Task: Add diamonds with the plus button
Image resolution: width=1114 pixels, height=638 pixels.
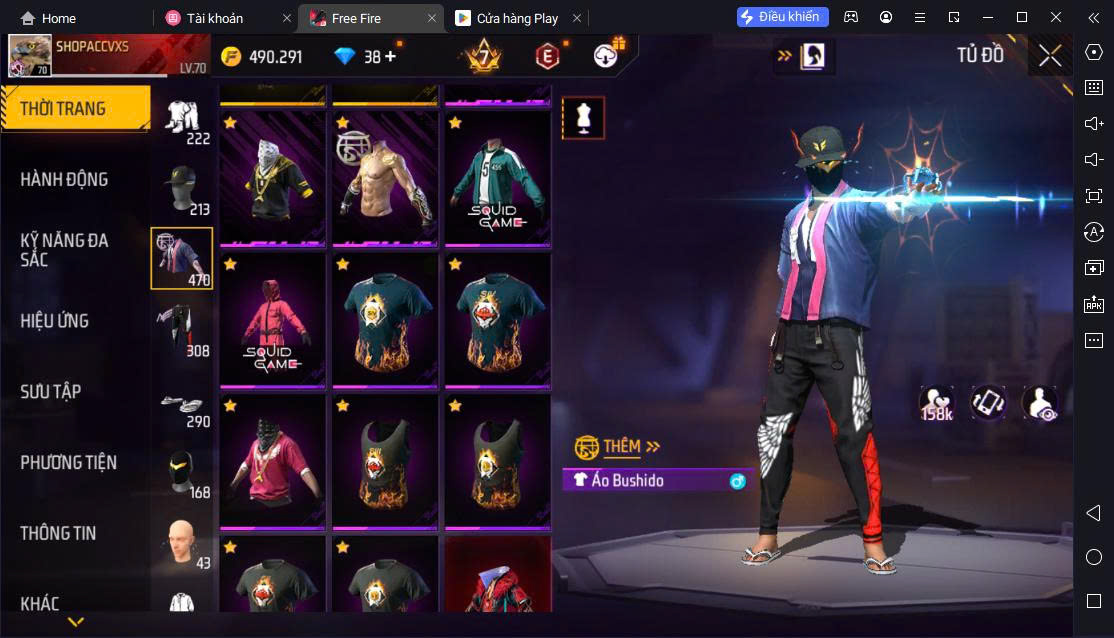Action: coord(390,57)
